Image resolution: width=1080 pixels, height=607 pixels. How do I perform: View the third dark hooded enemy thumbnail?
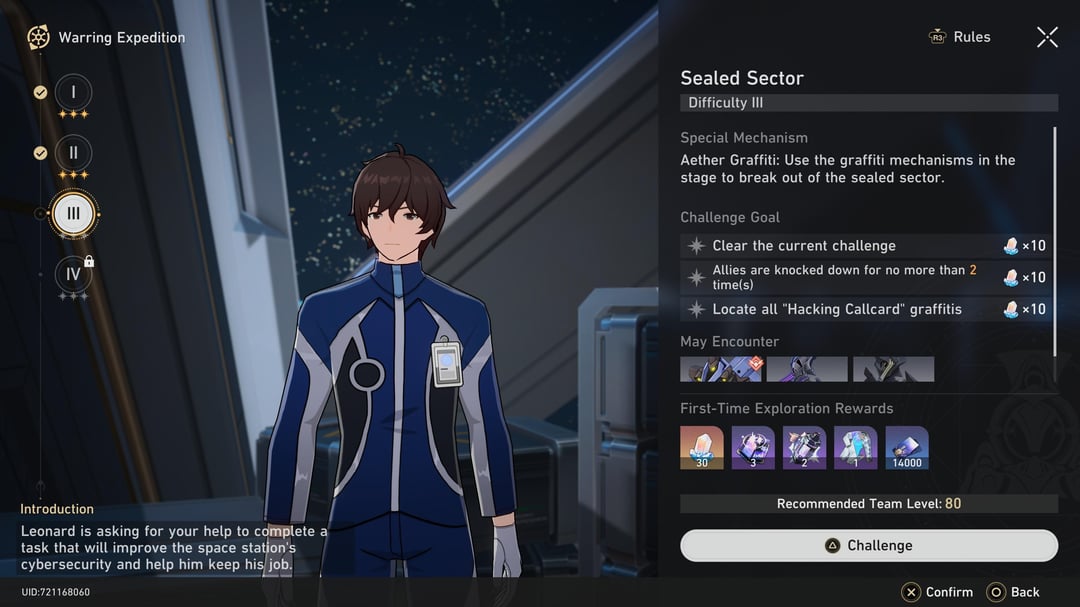pyautogui.click(x=893, y=369)
